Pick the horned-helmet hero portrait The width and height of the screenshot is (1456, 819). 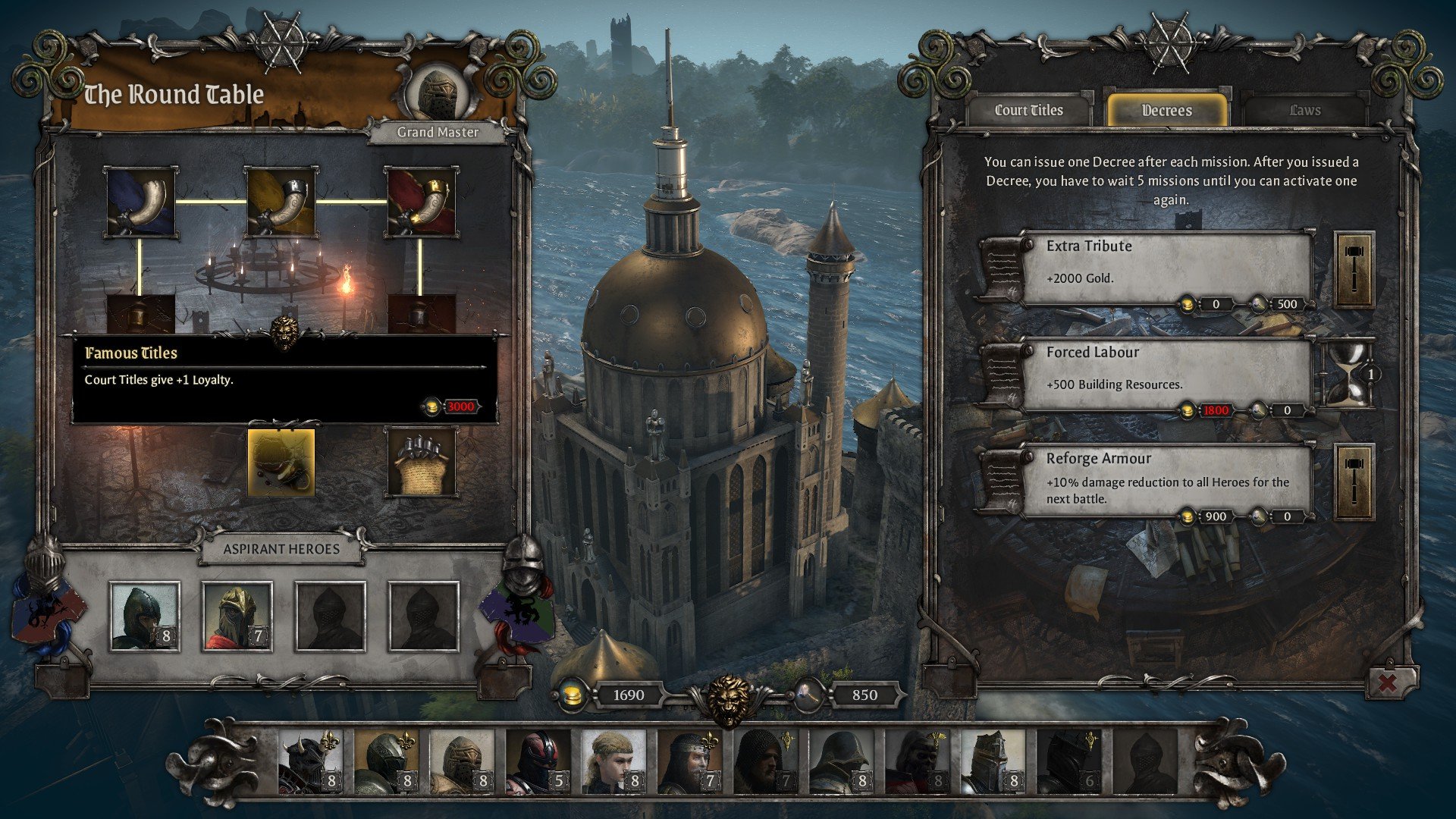[x=309, y=761]
